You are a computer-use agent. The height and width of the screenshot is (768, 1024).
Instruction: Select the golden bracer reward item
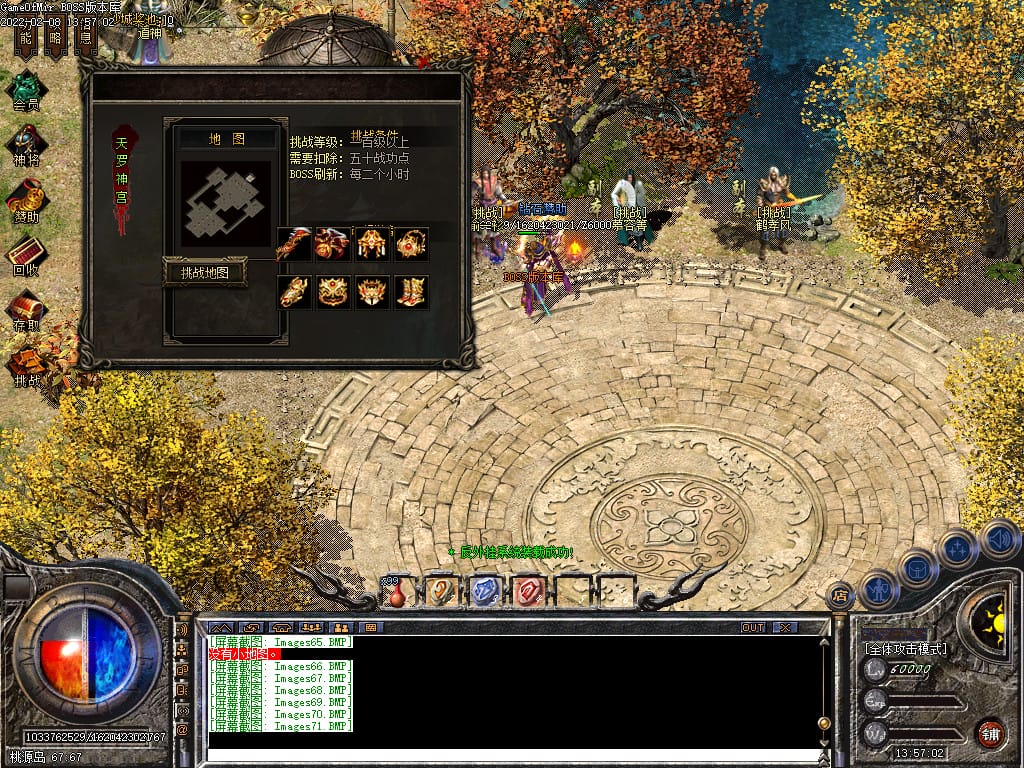click(x=294, y=292)
